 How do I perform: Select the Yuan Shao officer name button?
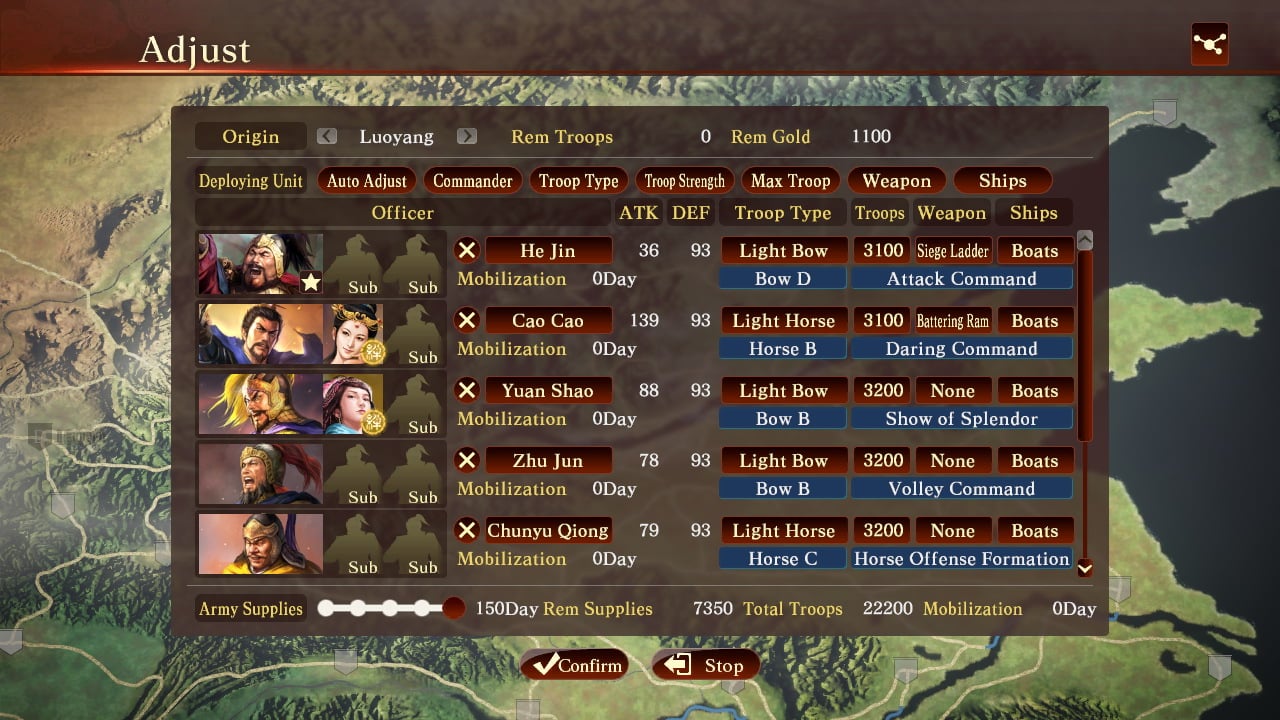click(548, 390)
